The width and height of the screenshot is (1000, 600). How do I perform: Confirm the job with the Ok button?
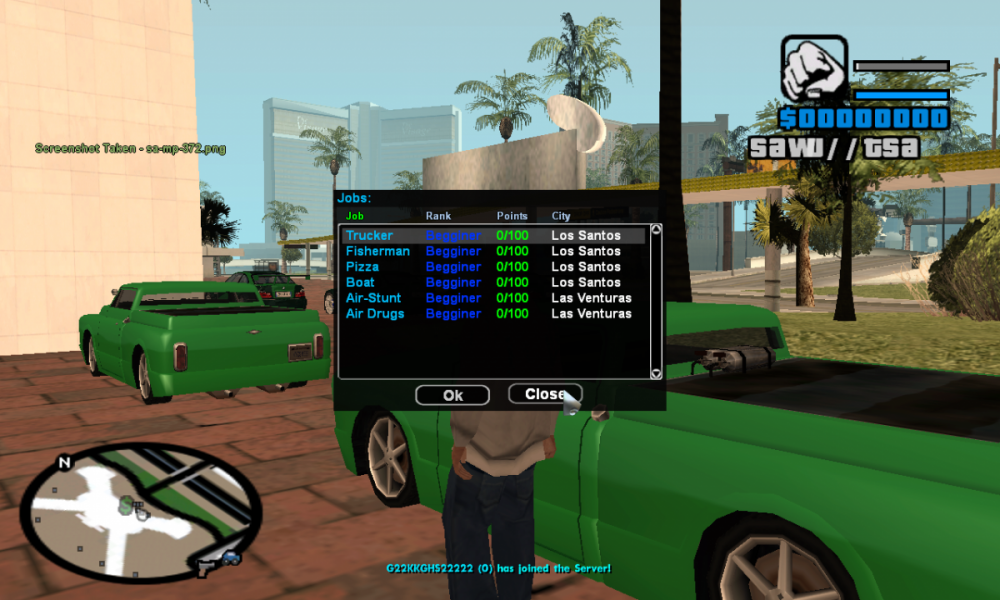(452, 395)
